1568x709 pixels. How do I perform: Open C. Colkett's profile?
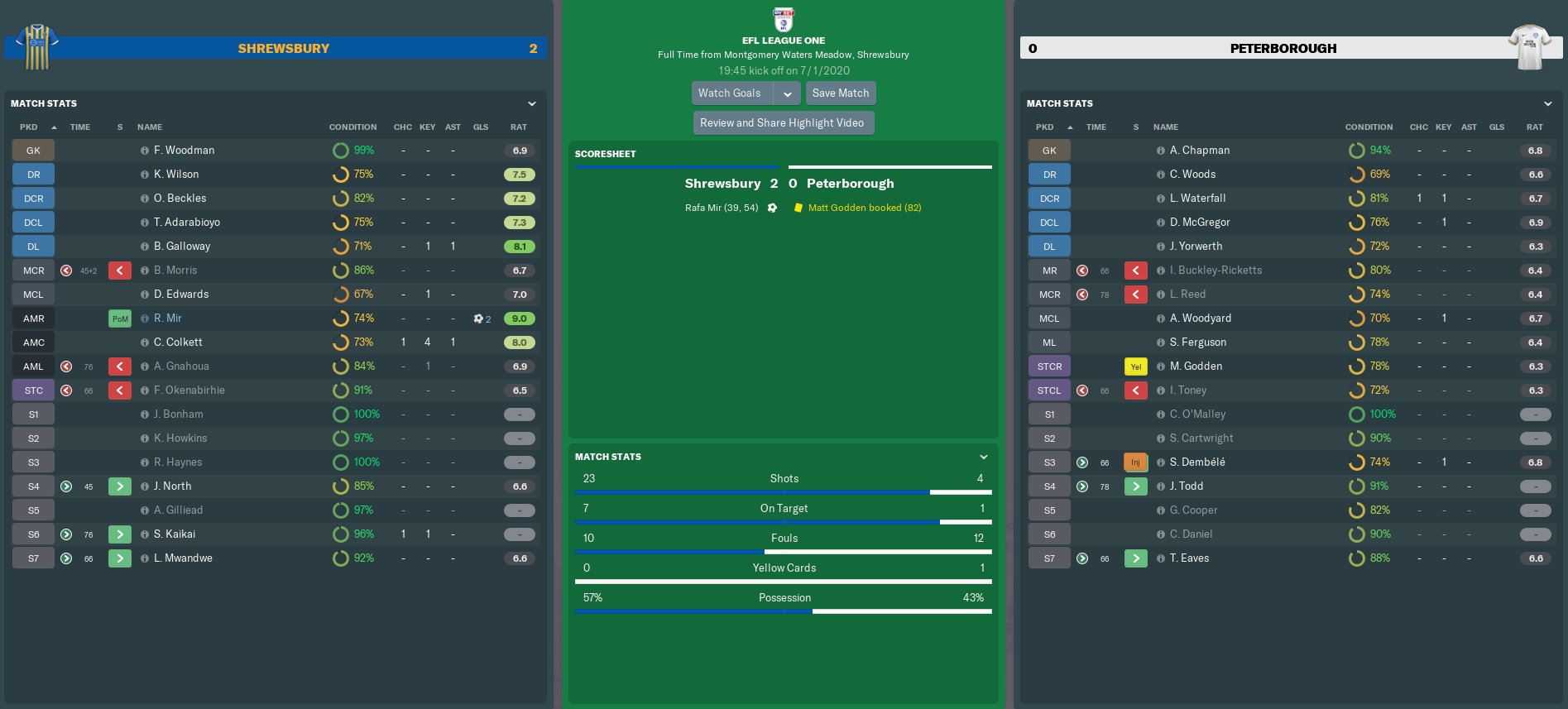(178, 343)
